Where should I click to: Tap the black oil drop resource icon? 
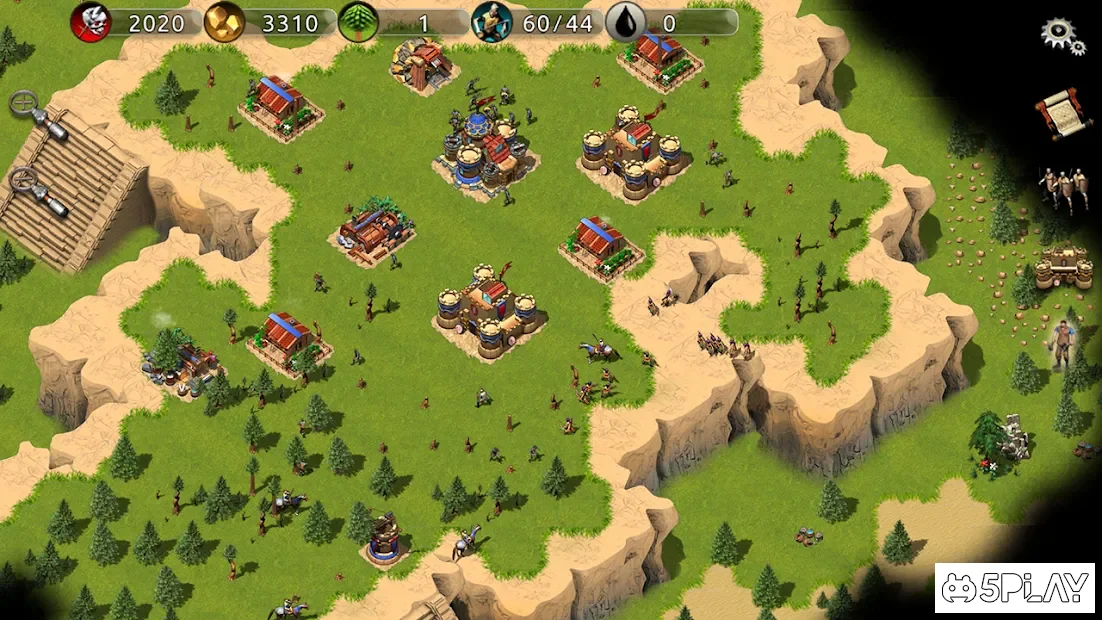(x=625, y=22)
